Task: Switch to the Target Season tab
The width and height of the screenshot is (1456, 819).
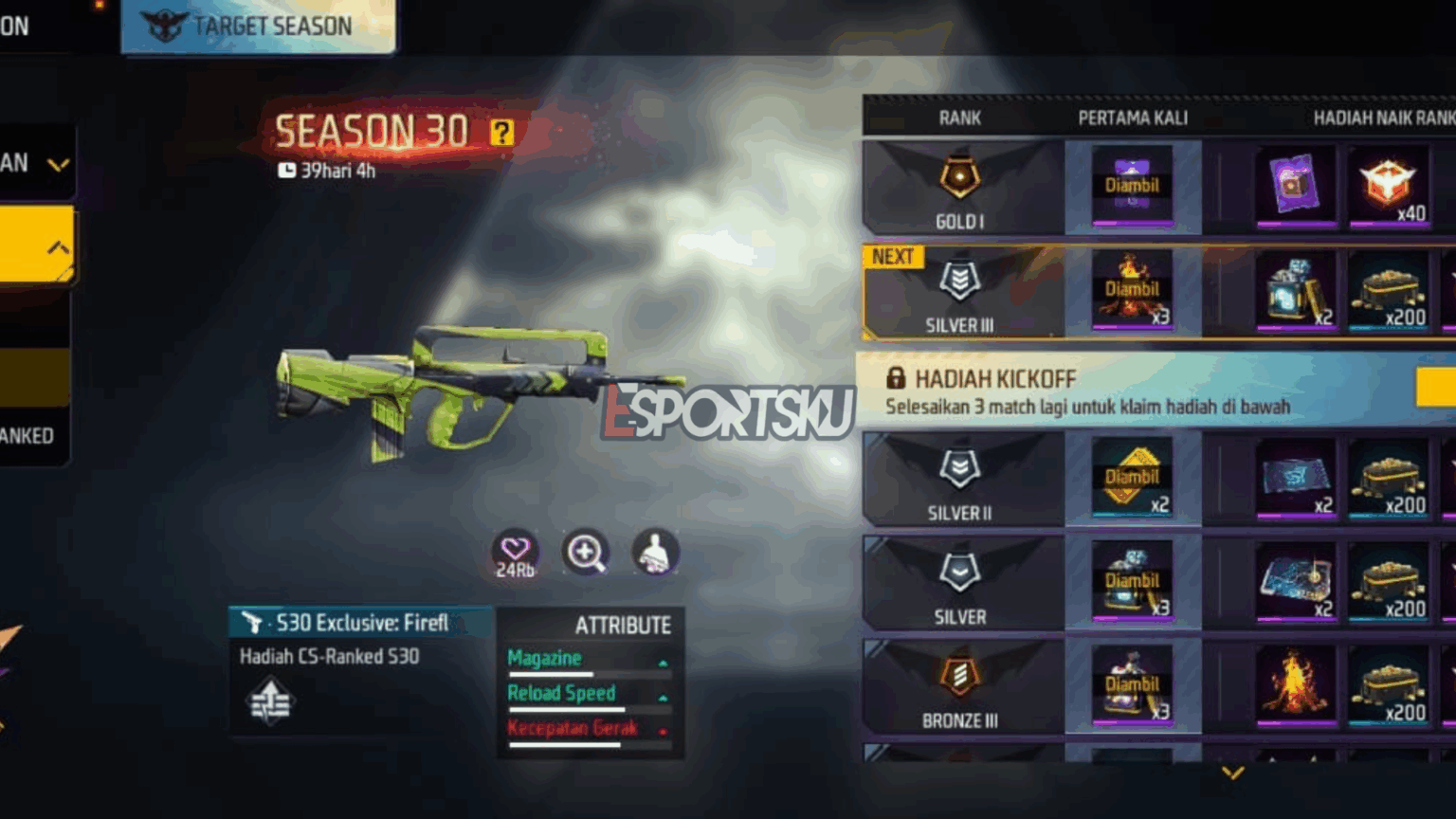Action: point(256,26)
